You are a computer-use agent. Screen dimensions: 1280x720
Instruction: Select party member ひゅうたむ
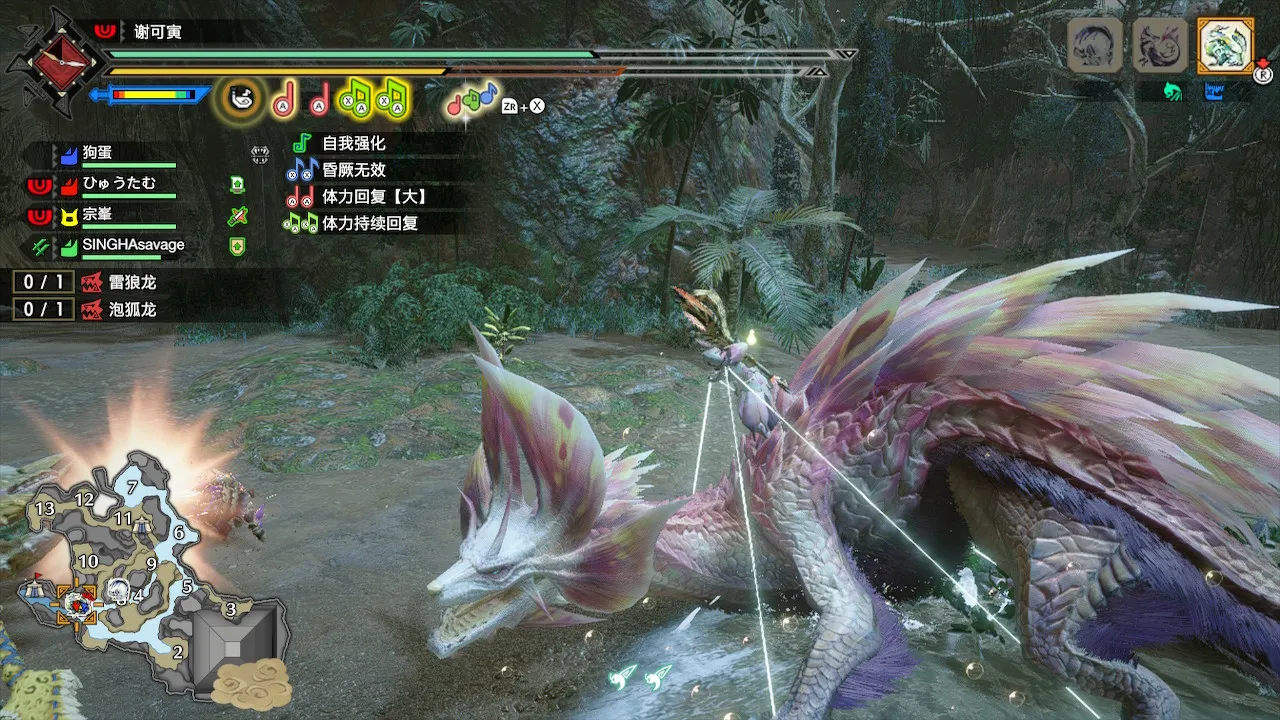118,182
